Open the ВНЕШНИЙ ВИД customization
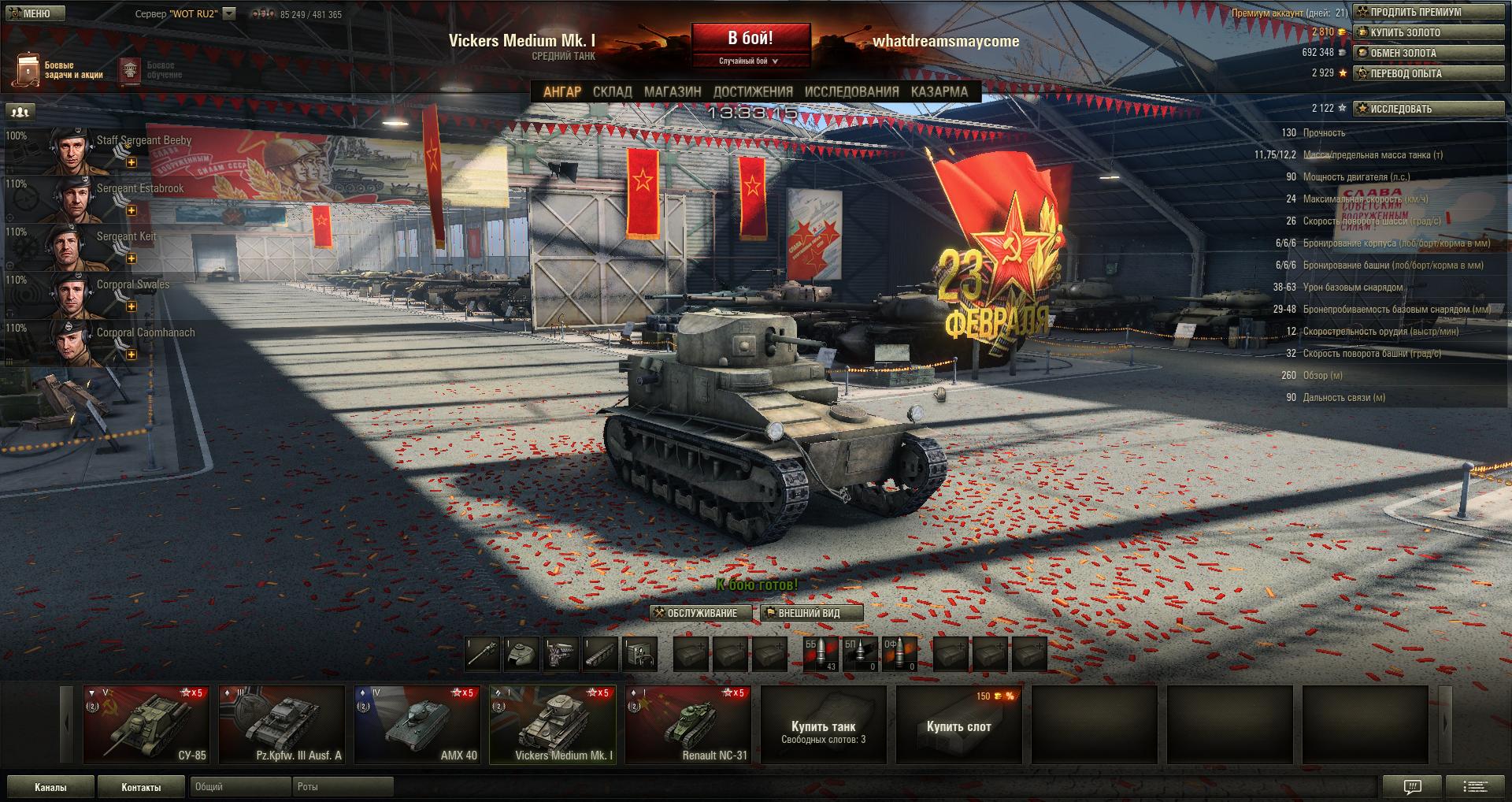Screen dimensions: 1512x802 click(x=811, y=613)
